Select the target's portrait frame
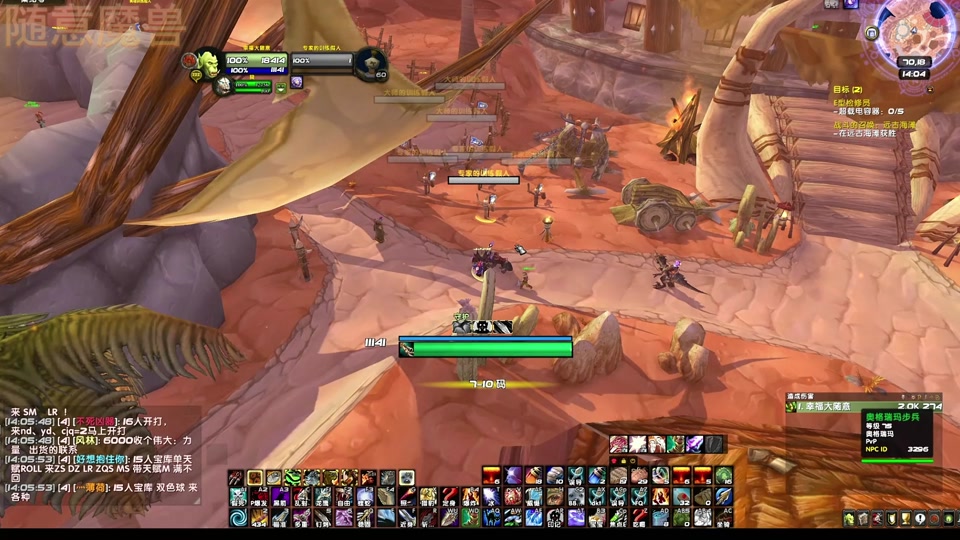 point(369,63)
